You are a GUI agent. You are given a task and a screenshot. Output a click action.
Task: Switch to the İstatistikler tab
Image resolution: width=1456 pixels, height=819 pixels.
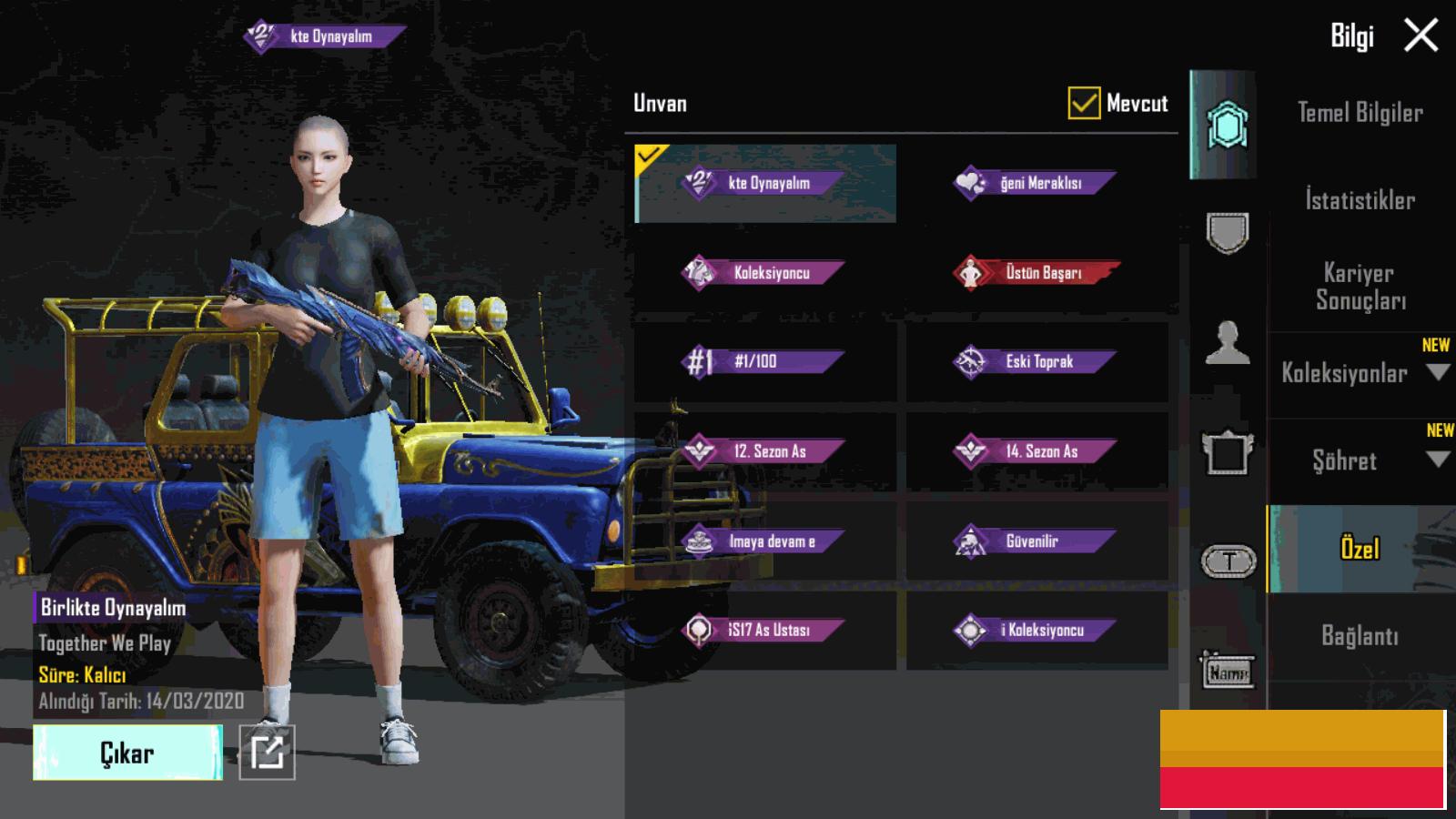[x=1360, y=200]
